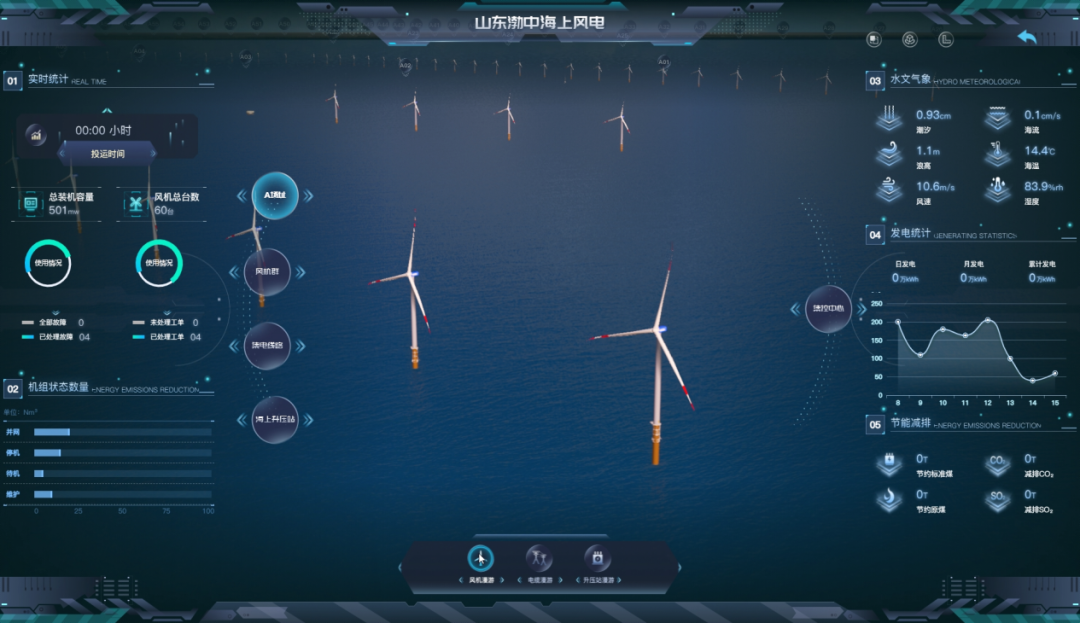This screenshot has width=1080, height=623.
Task: Click the L-shaped corner icon in top toolbar
Action: (x=945, y=40)
